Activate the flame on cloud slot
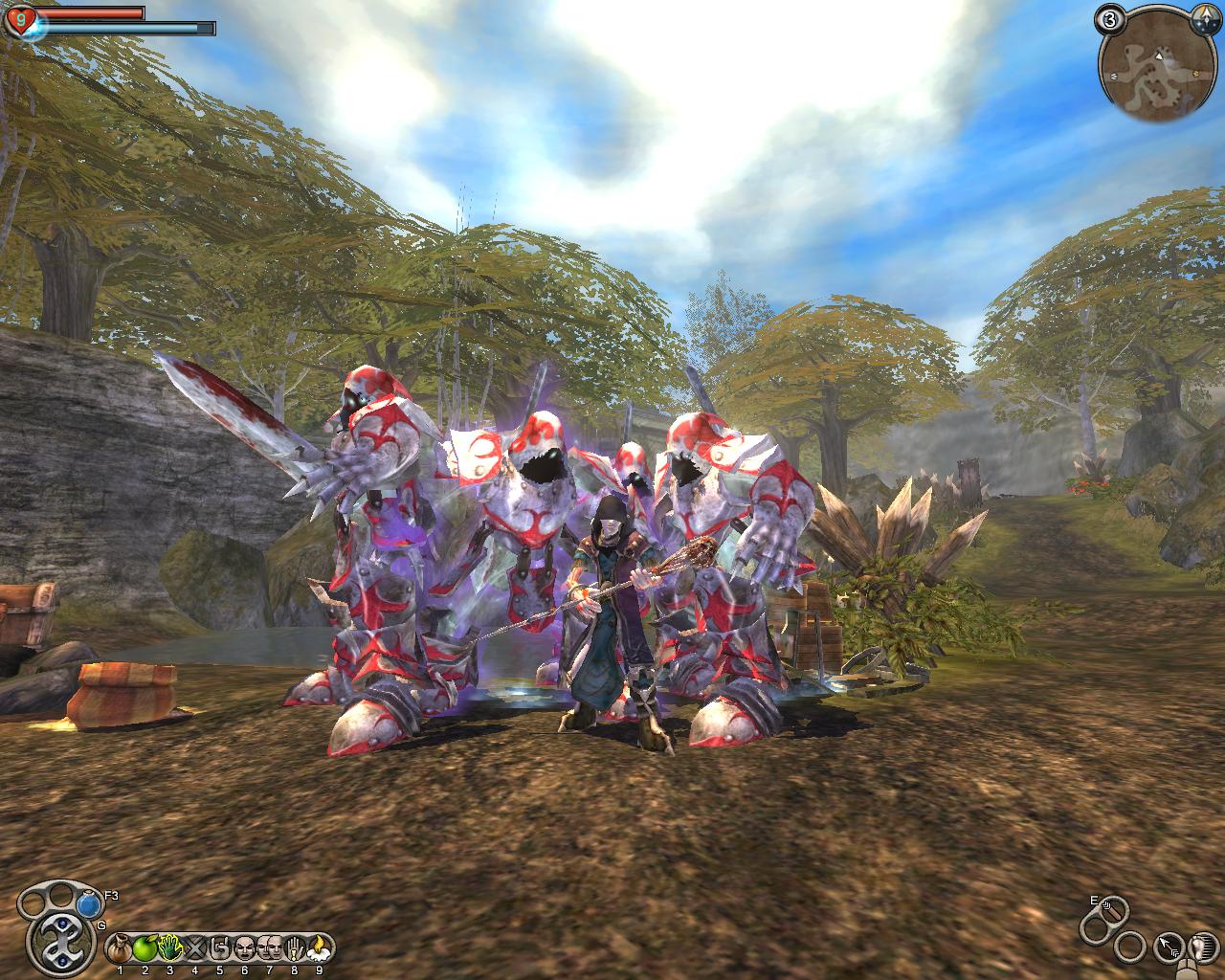Viewport: 1225px width, 980px height. click(x=319, y=948)
